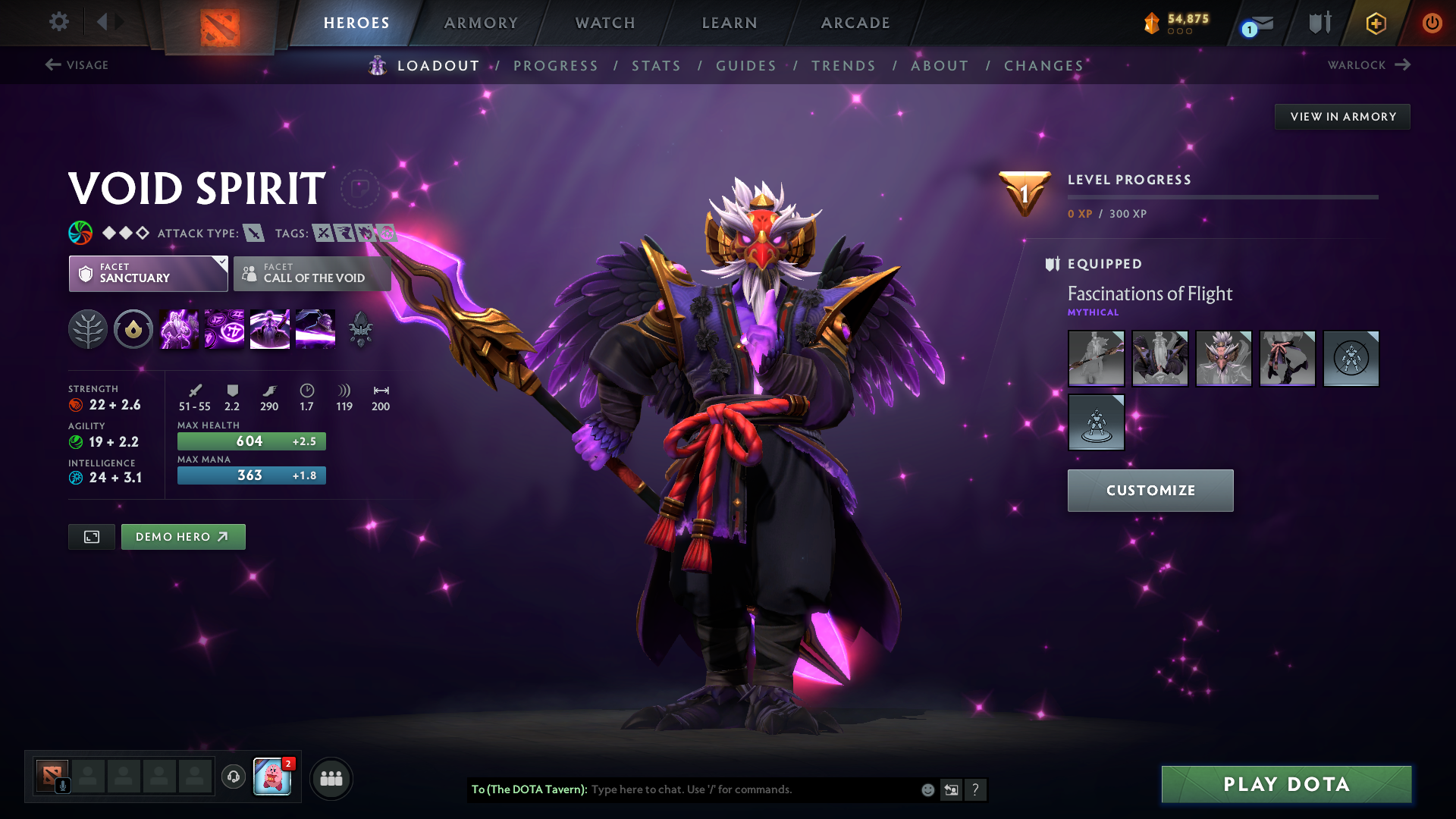
Task: Open the emoticon picker in chat bar
Action: point(927,789)
